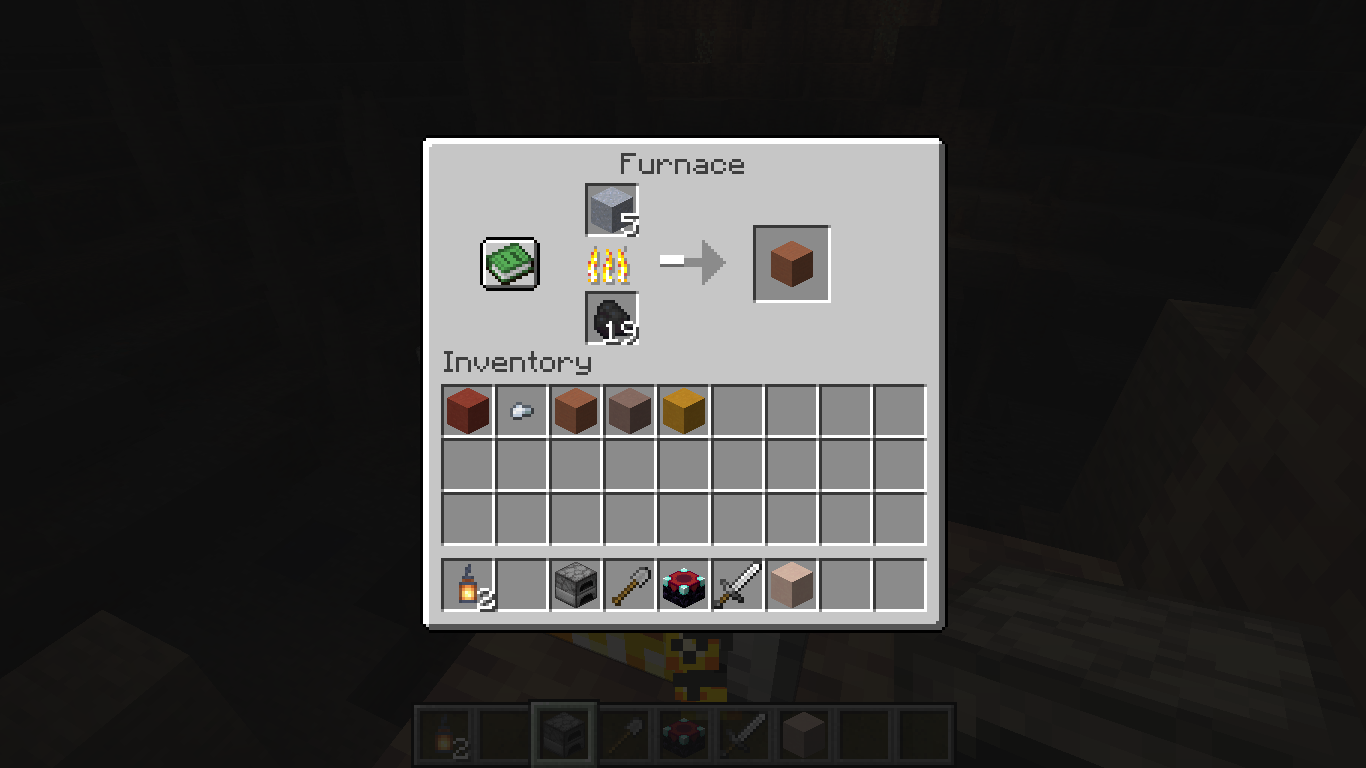The height and width of the screenshot is (768, 1366).
Task: Collect the terracotta from the furnace output slot
Action: [x=791, y=264]
